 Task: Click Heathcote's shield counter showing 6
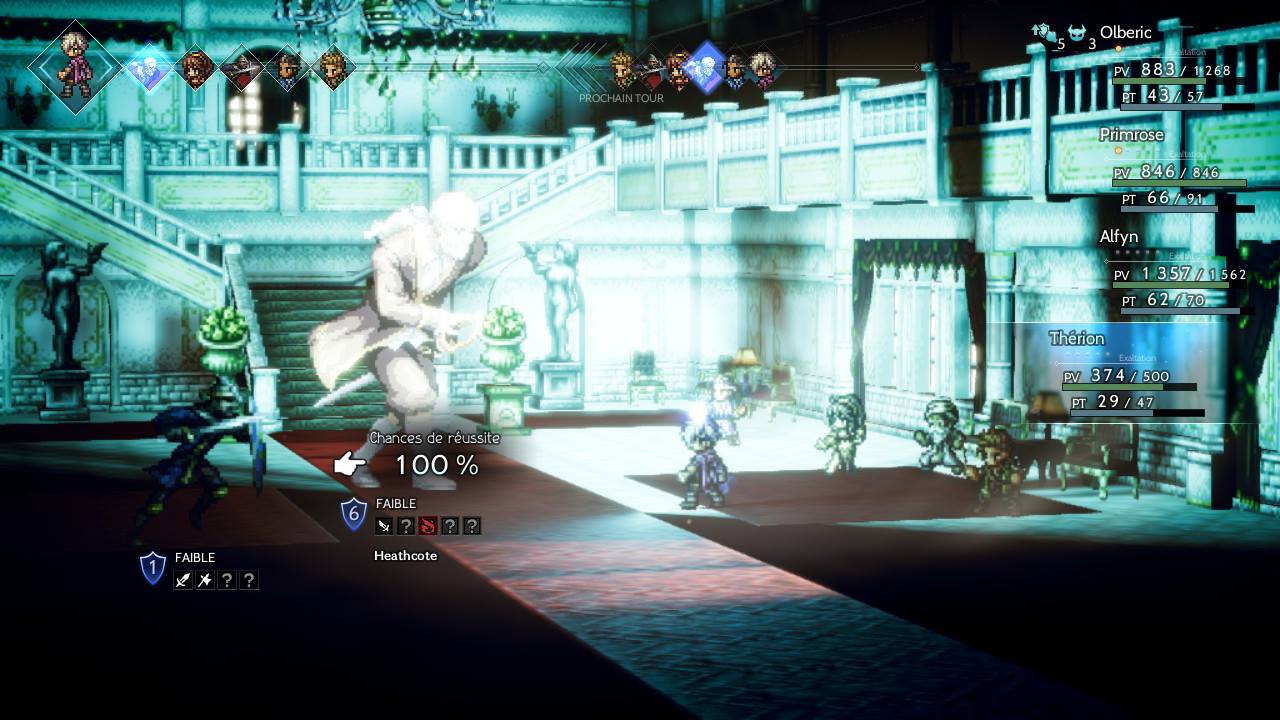(353, 515)
